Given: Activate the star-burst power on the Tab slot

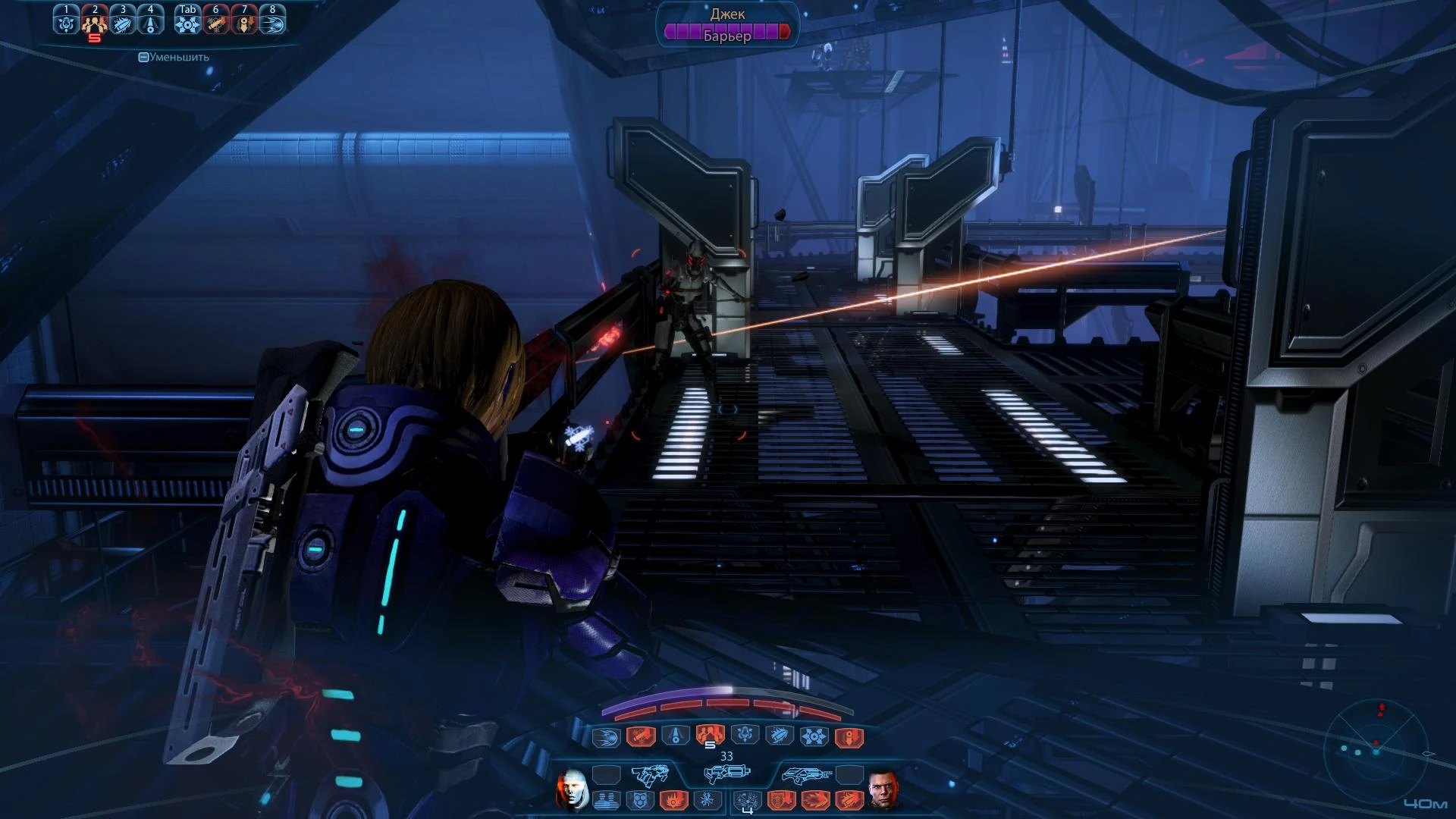Looking at the screenshot, I should (x=187, y=22).
